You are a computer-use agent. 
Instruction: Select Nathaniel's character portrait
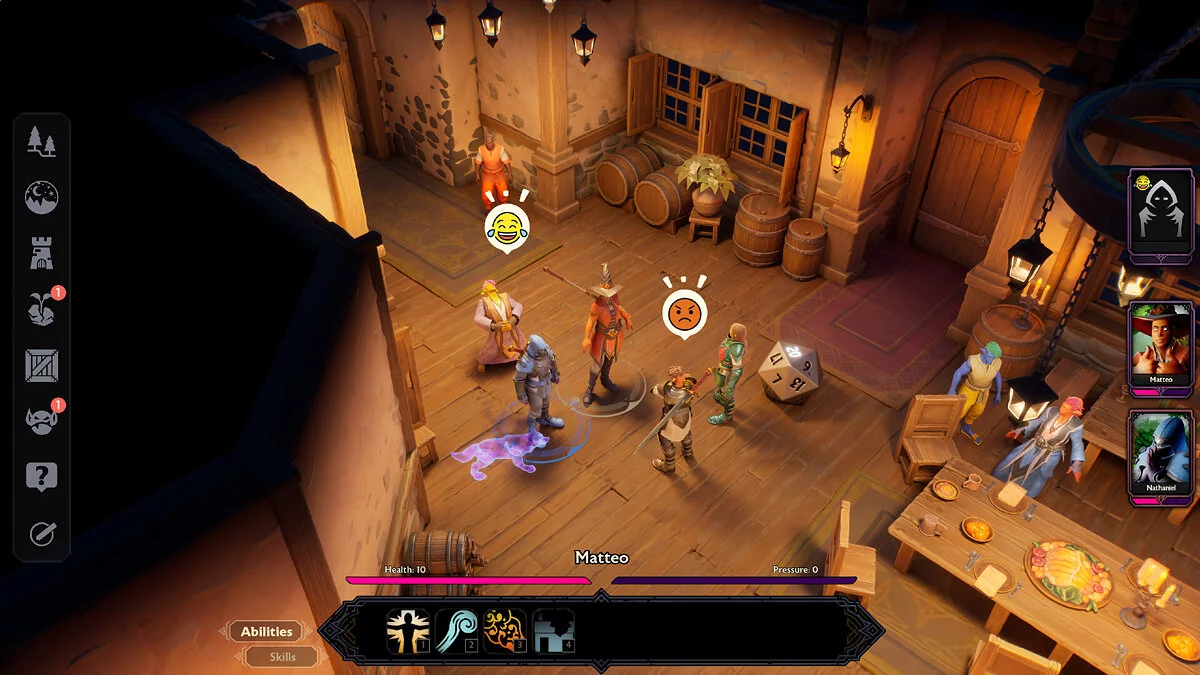(1161, 453)
